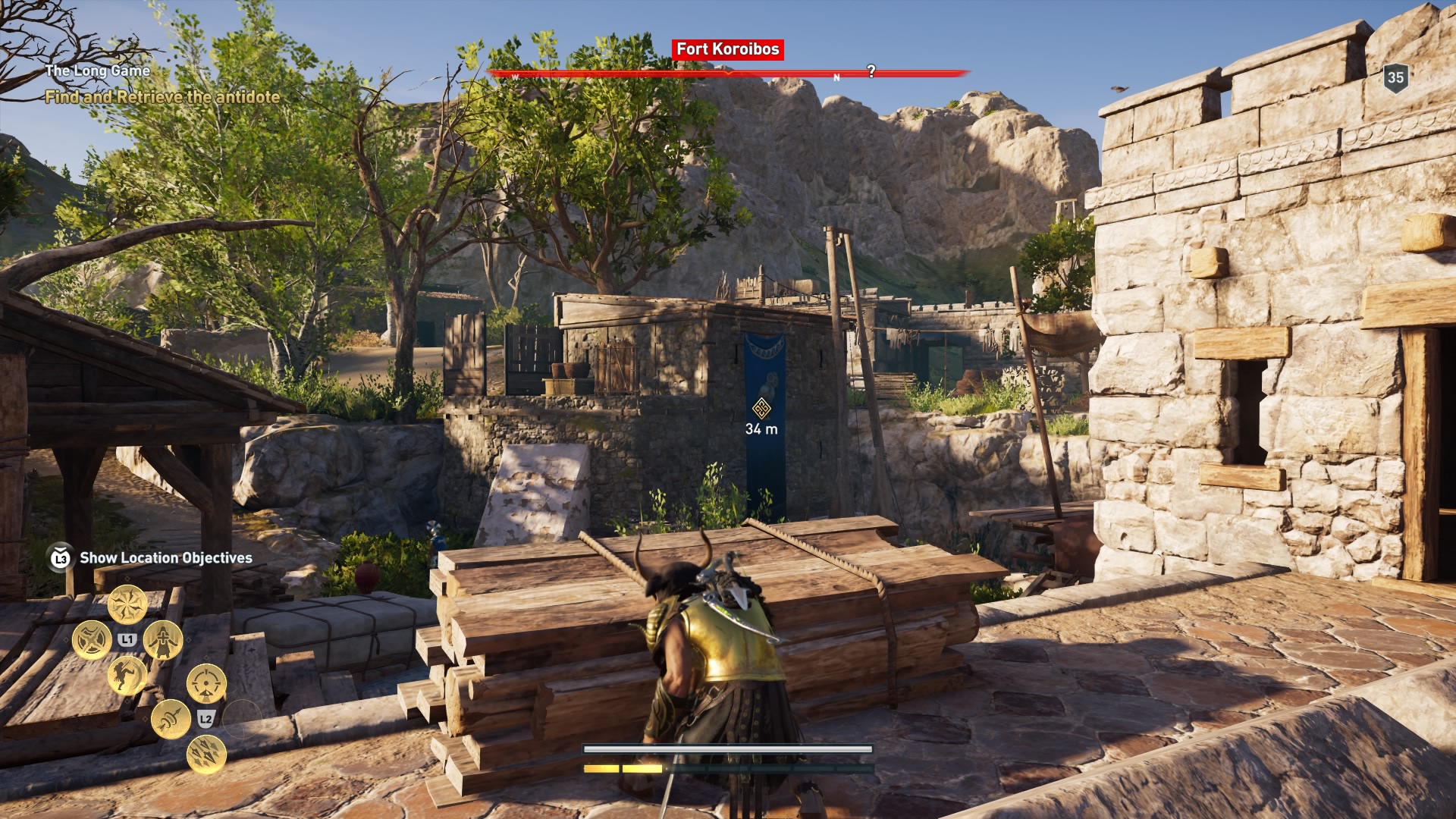The height and width of the screenshot is (819, 1456).
Task: Click the antidote objective marker showing 34 m
Action: tap(761, 409)
